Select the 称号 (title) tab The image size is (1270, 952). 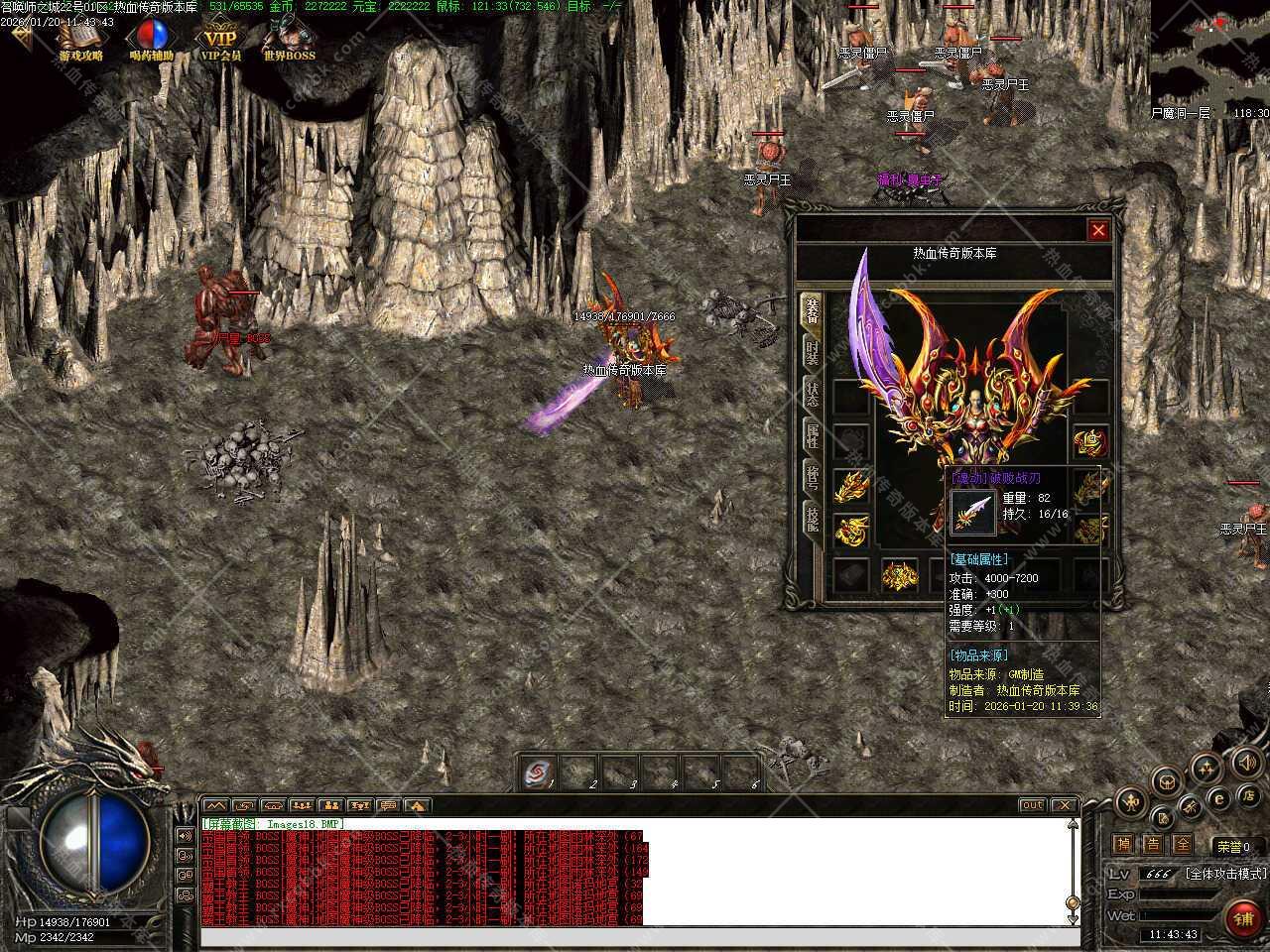pos(812,477)
